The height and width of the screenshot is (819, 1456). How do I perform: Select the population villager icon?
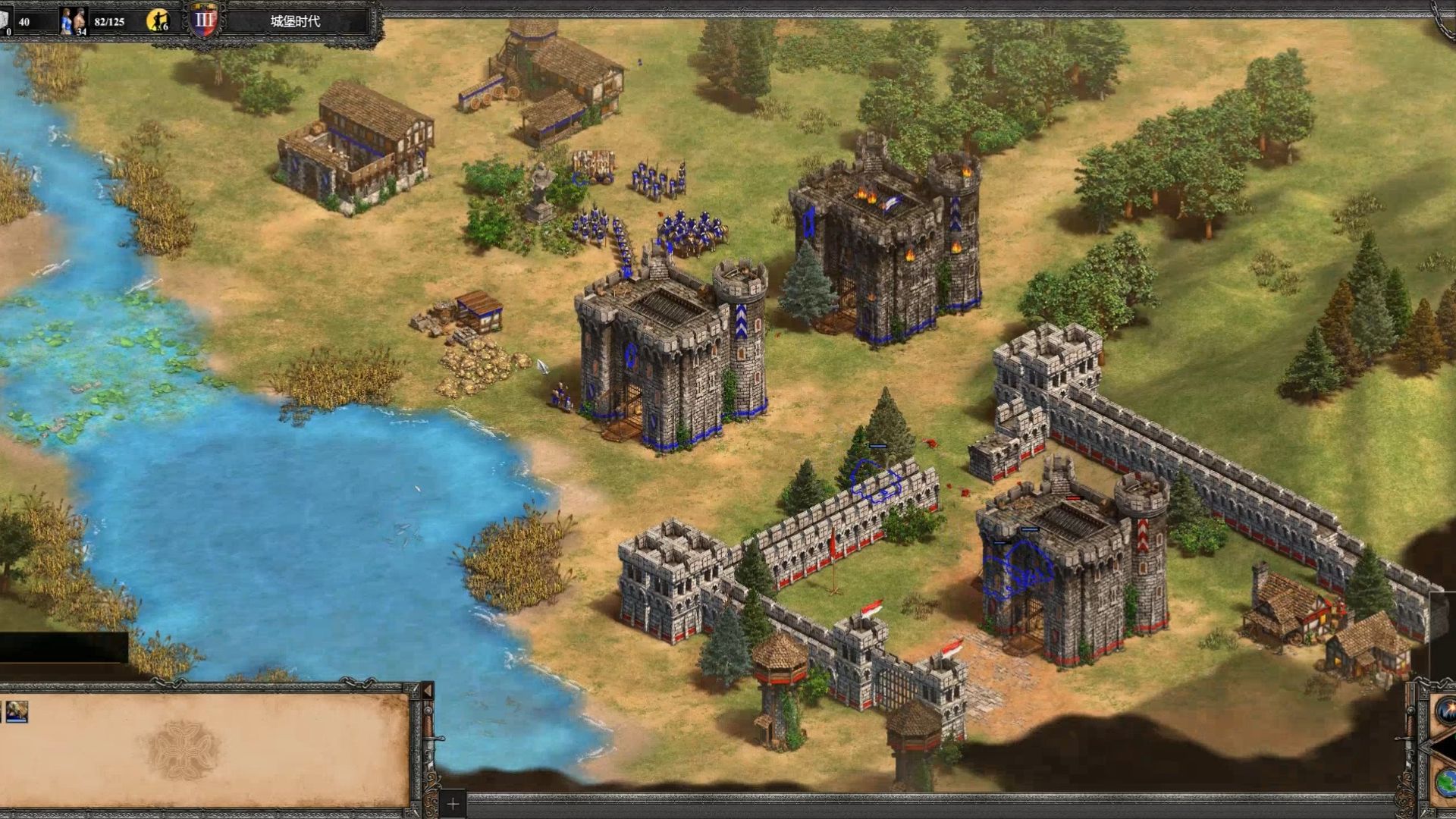73,20
